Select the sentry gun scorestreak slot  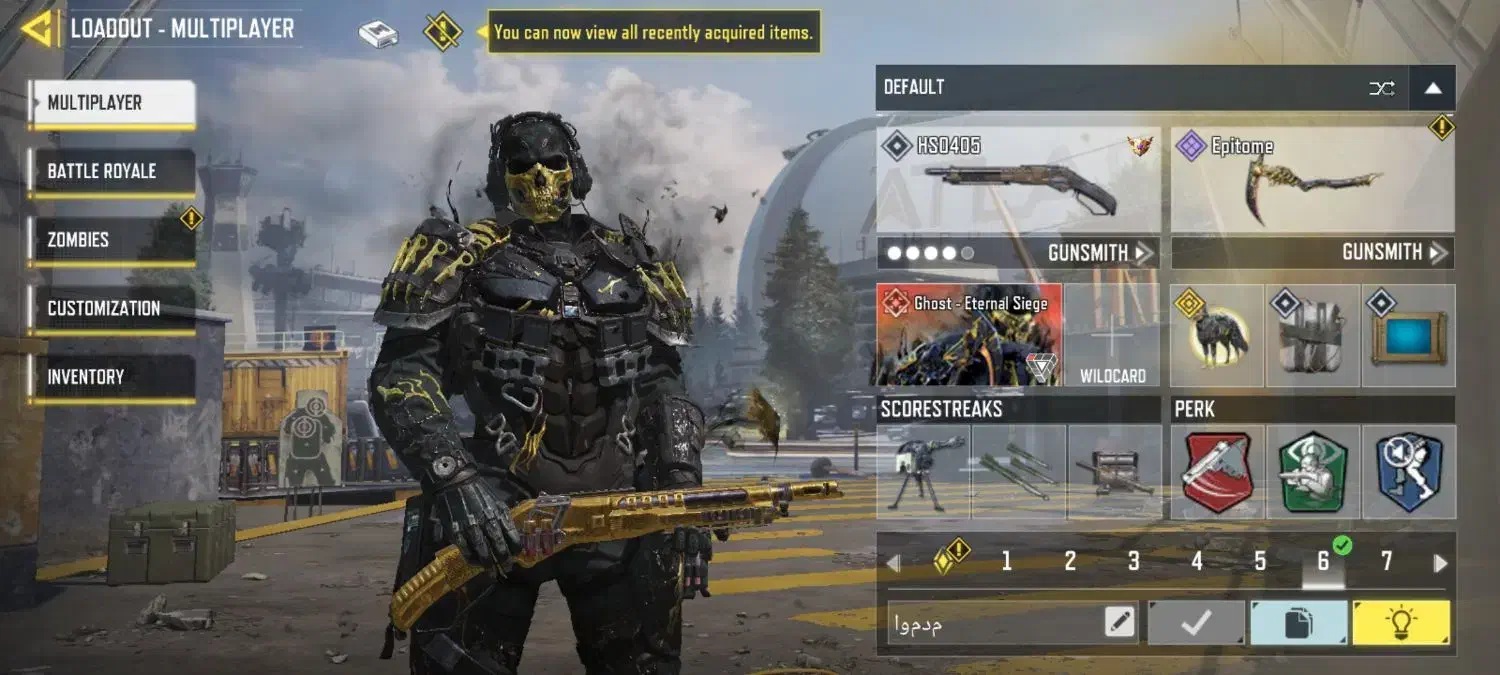coord(922,472)
